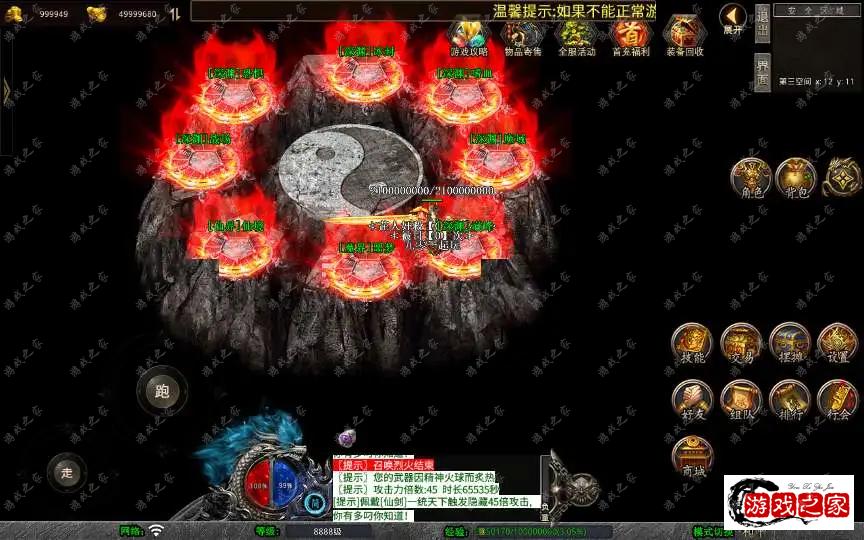The image size is (864, 540).
Task: Click the 展开 expand arrow button
Action: [x=734, y=18]
